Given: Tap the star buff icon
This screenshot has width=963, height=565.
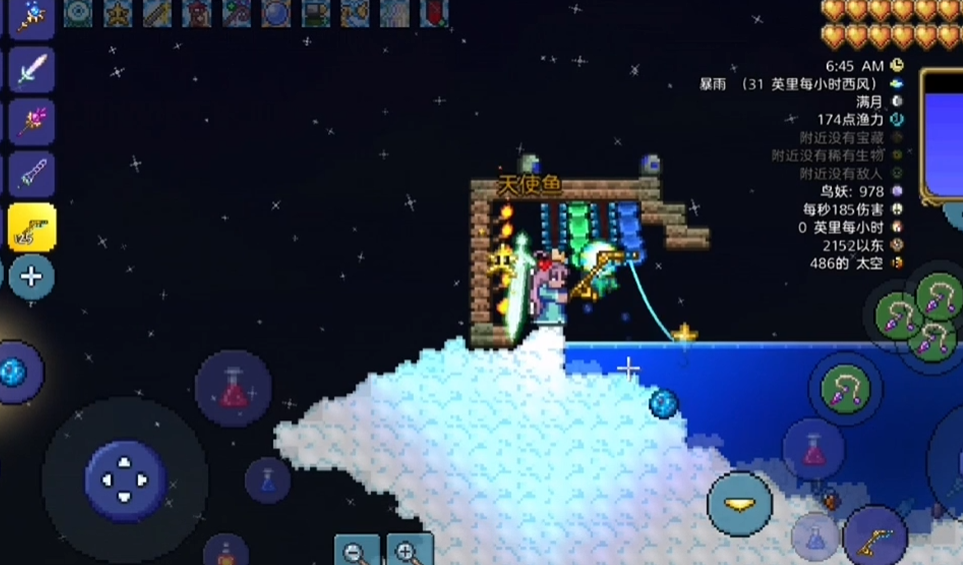Looking at the screenshot, I should point(118,12).
